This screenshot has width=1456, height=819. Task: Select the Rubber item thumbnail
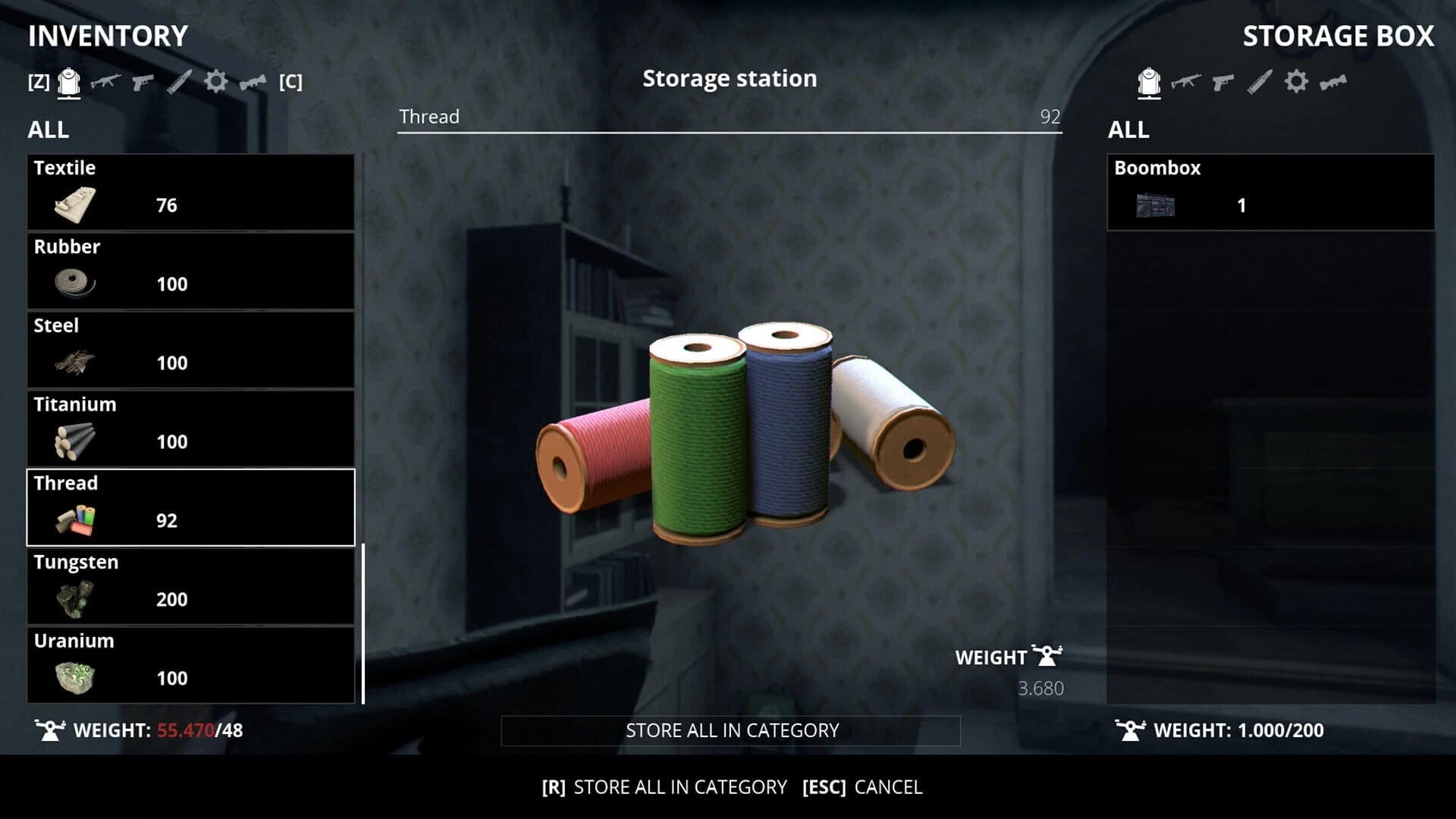point(72,283)
